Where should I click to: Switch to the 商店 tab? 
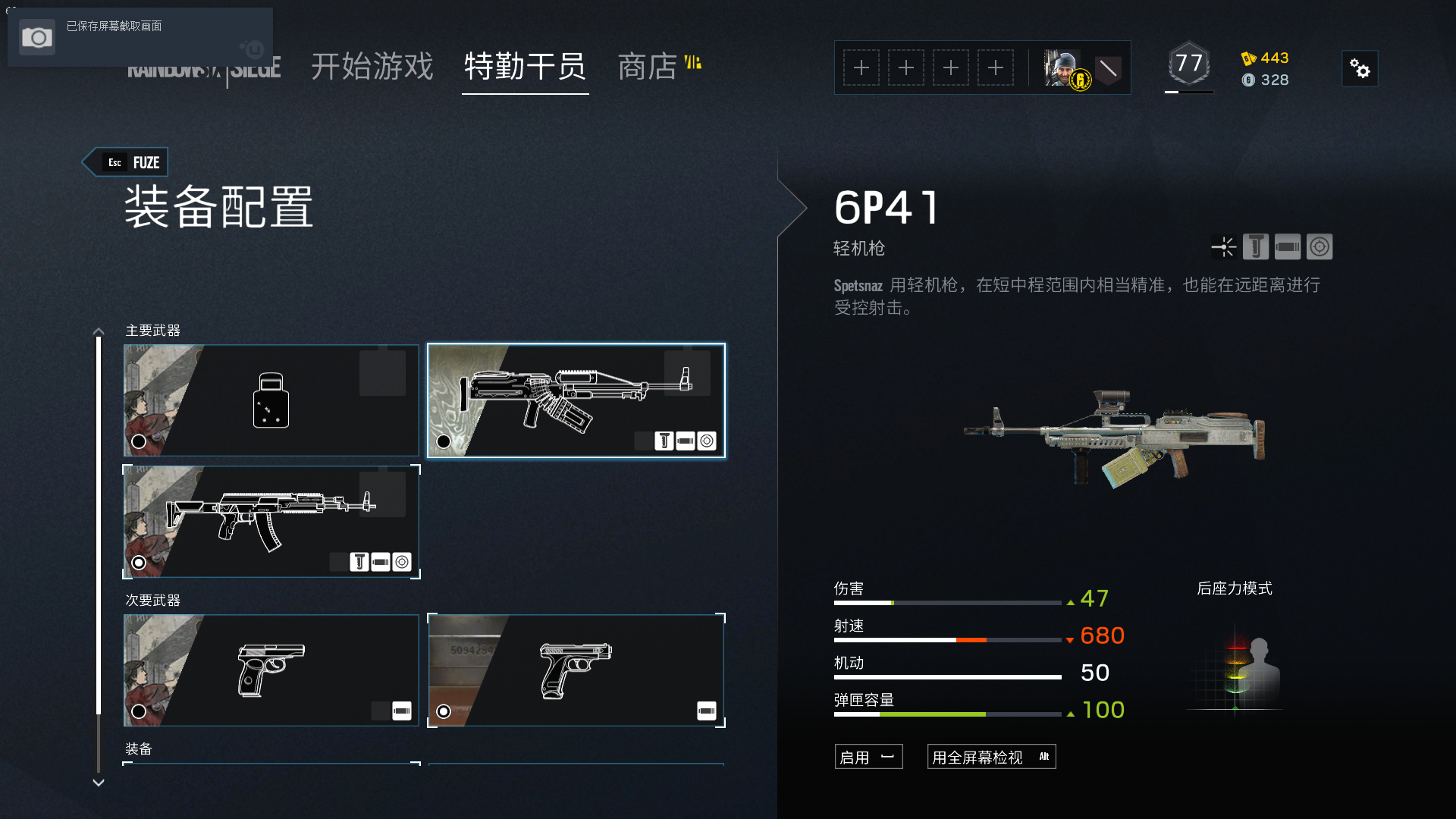click(x=648, y=67)
